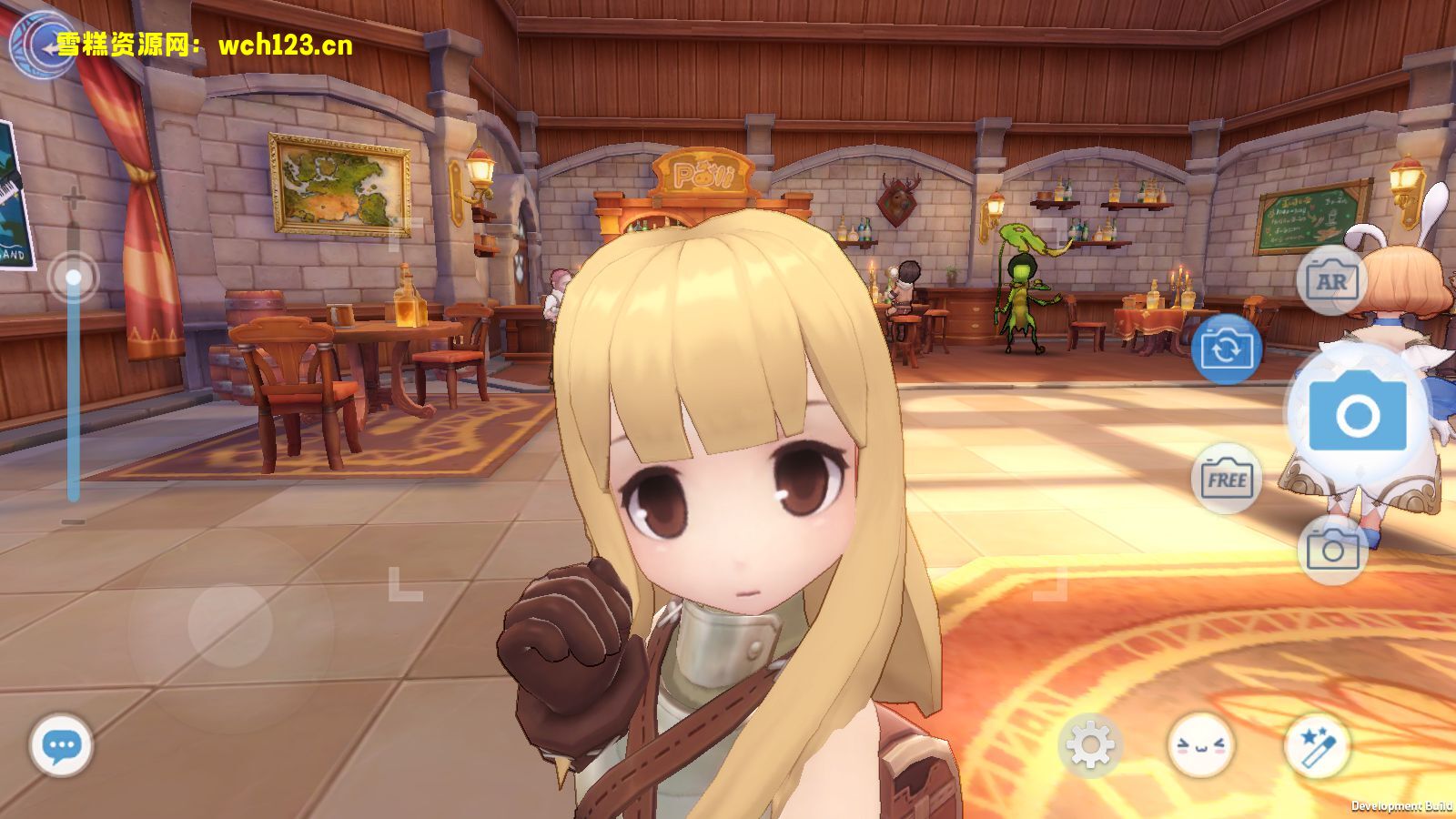The image size is (1456, 819).
Task: Click the plus sign above the zoom slider
Action: coord(73,197)
